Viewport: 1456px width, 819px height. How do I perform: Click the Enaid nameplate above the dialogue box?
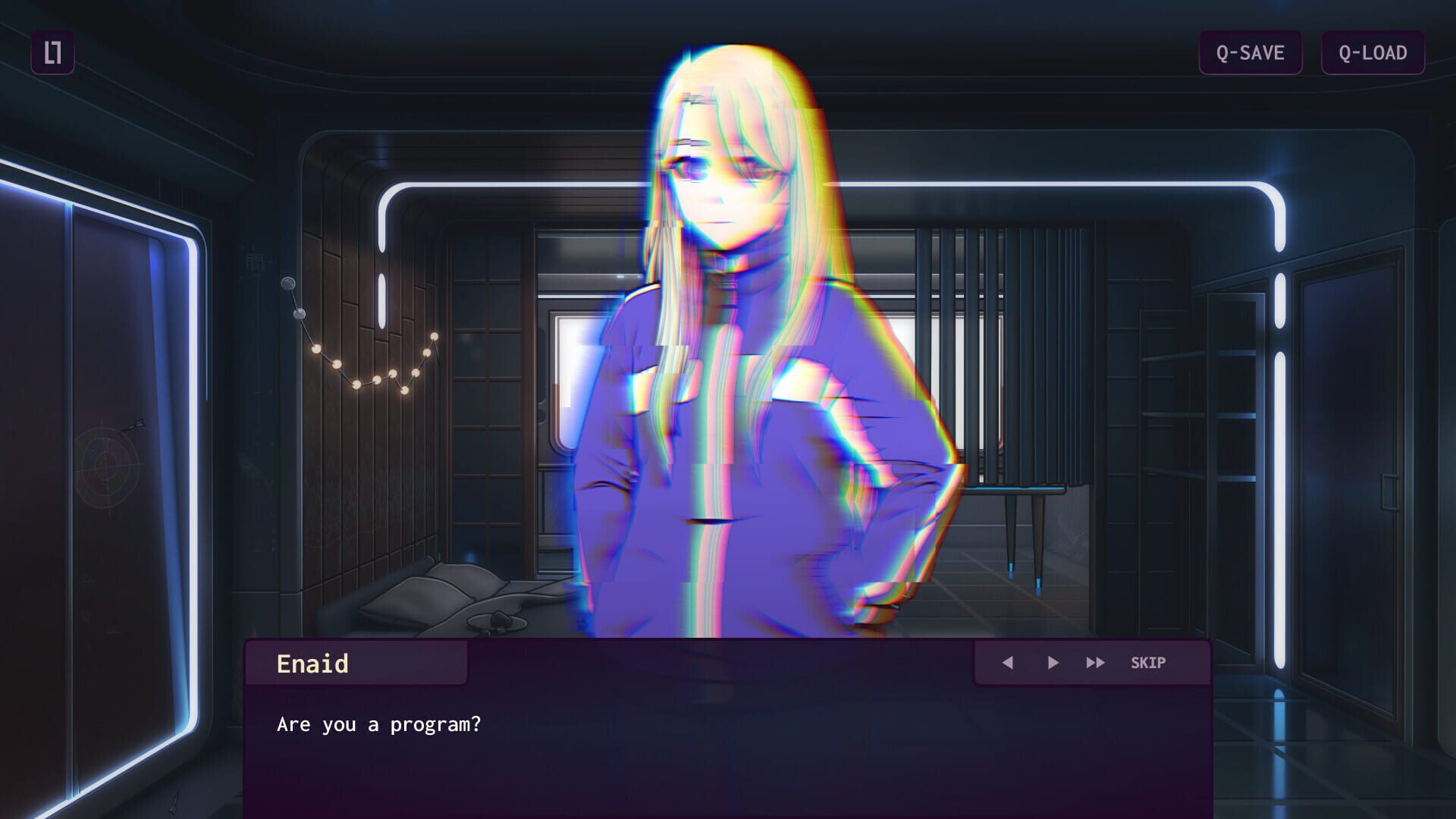click(313, 662)
